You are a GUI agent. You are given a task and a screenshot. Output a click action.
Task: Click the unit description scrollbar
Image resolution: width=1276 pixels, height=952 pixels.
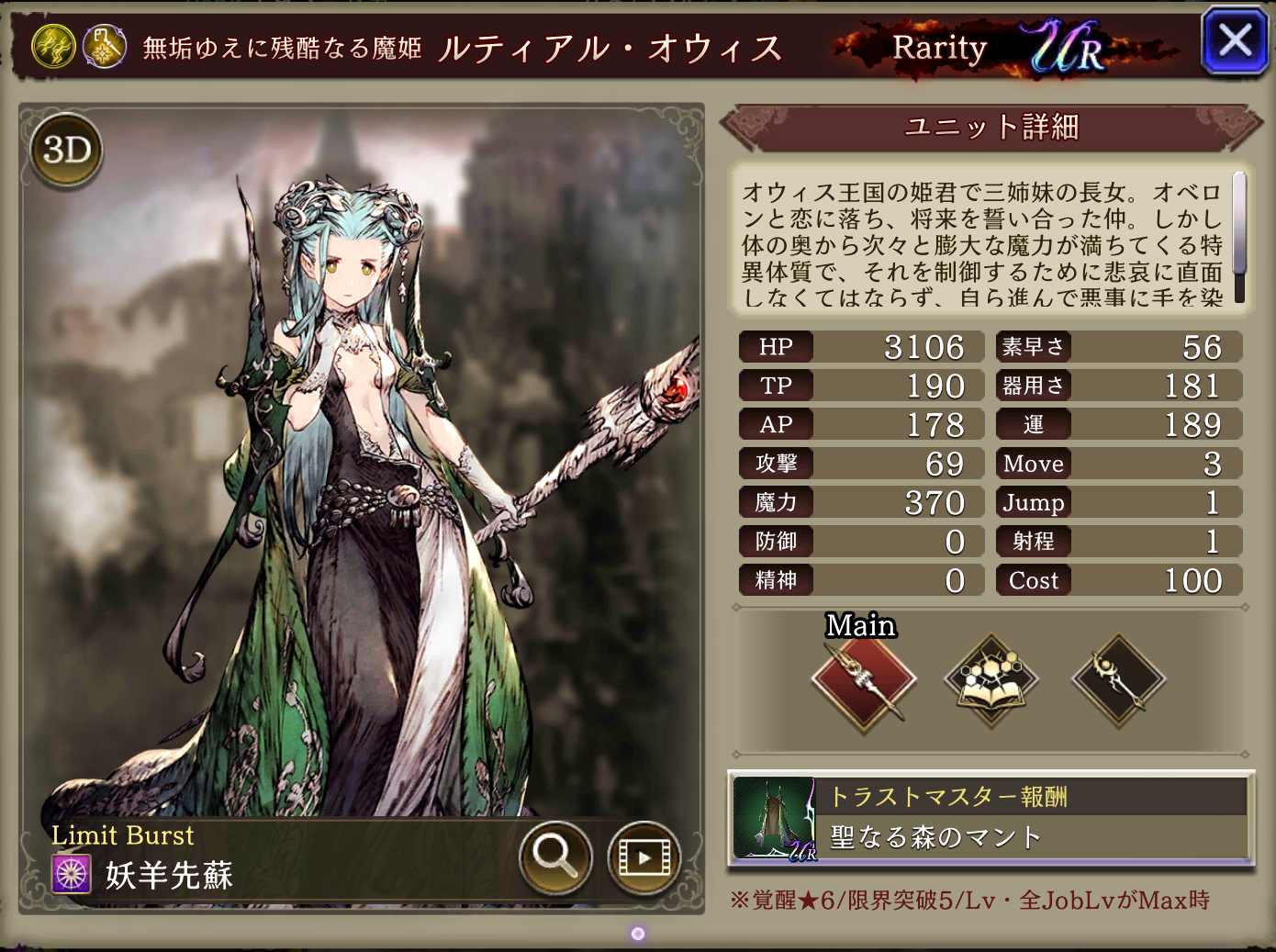pyautogui.click(x=1238, y=237)
